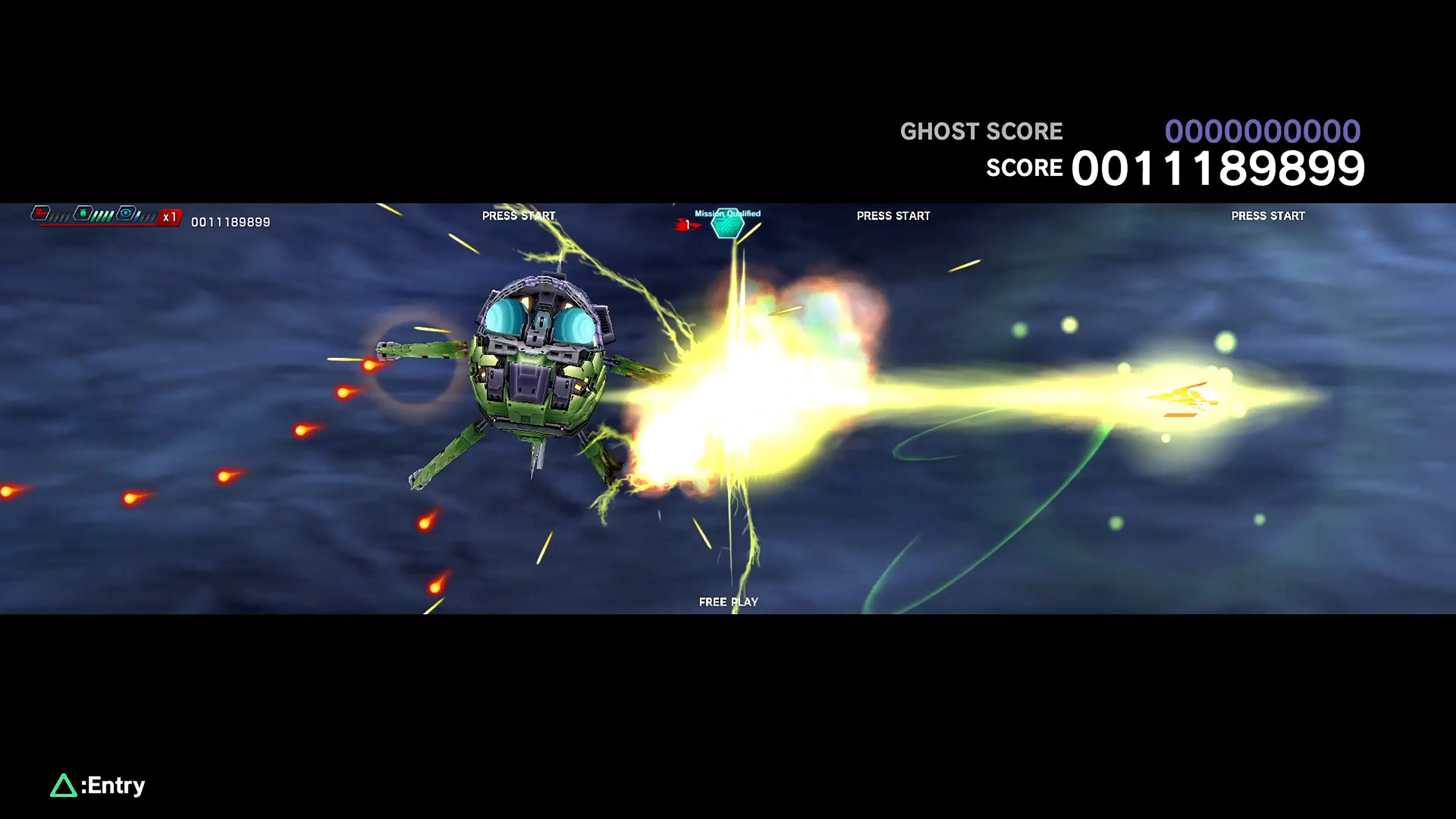Viewport: 1456px width, 819px height.
Task: Click the green triangle Entry icon
Action: [64, 785]
